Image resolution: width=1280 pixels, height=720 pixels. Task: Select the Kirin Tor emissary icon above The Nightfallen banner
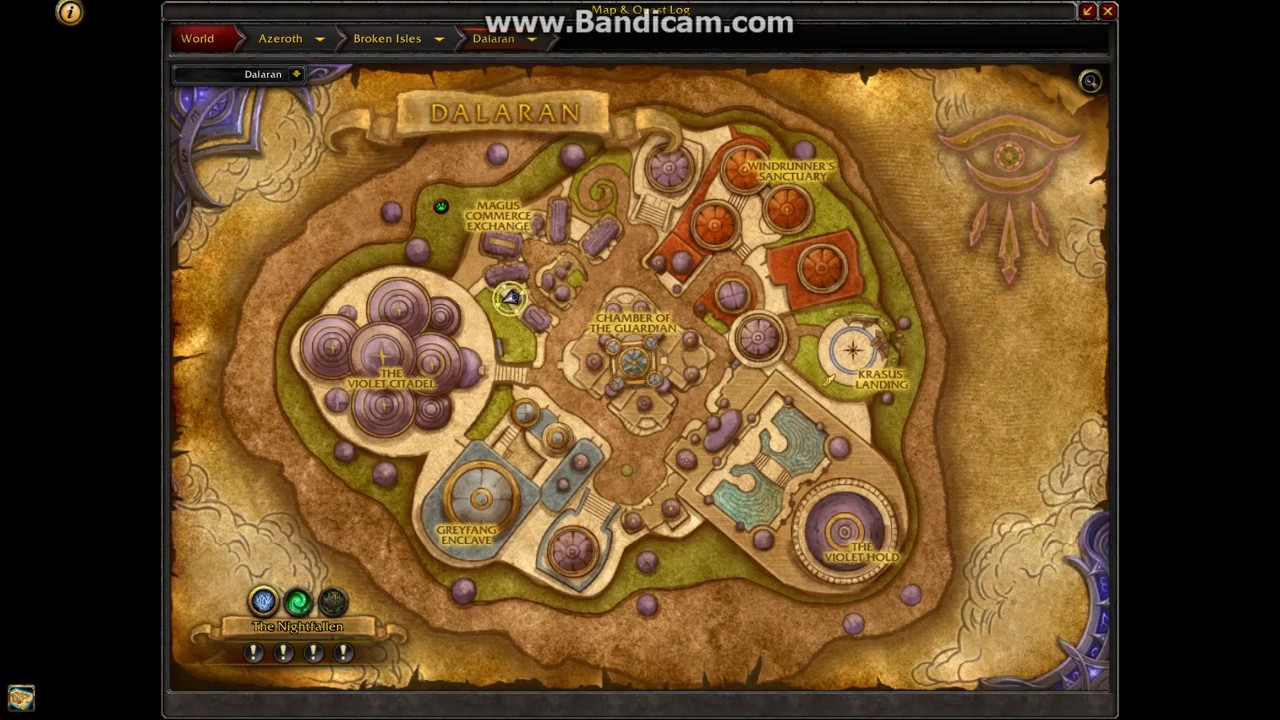tap(263, 600)
